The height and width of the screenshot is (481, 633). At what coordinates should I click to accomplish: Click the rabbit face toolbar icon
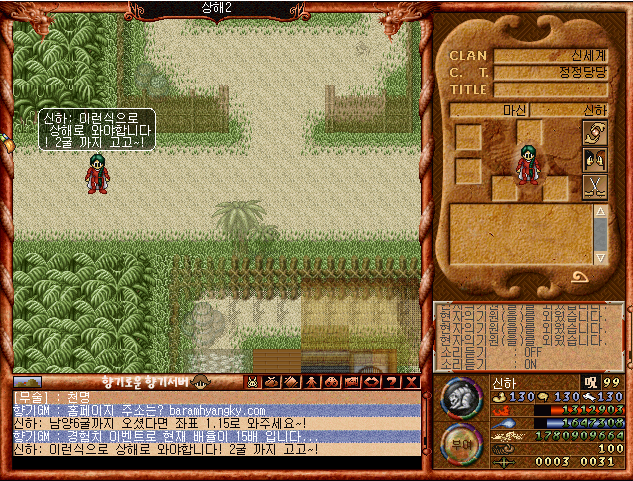click(x=252, y=381)
